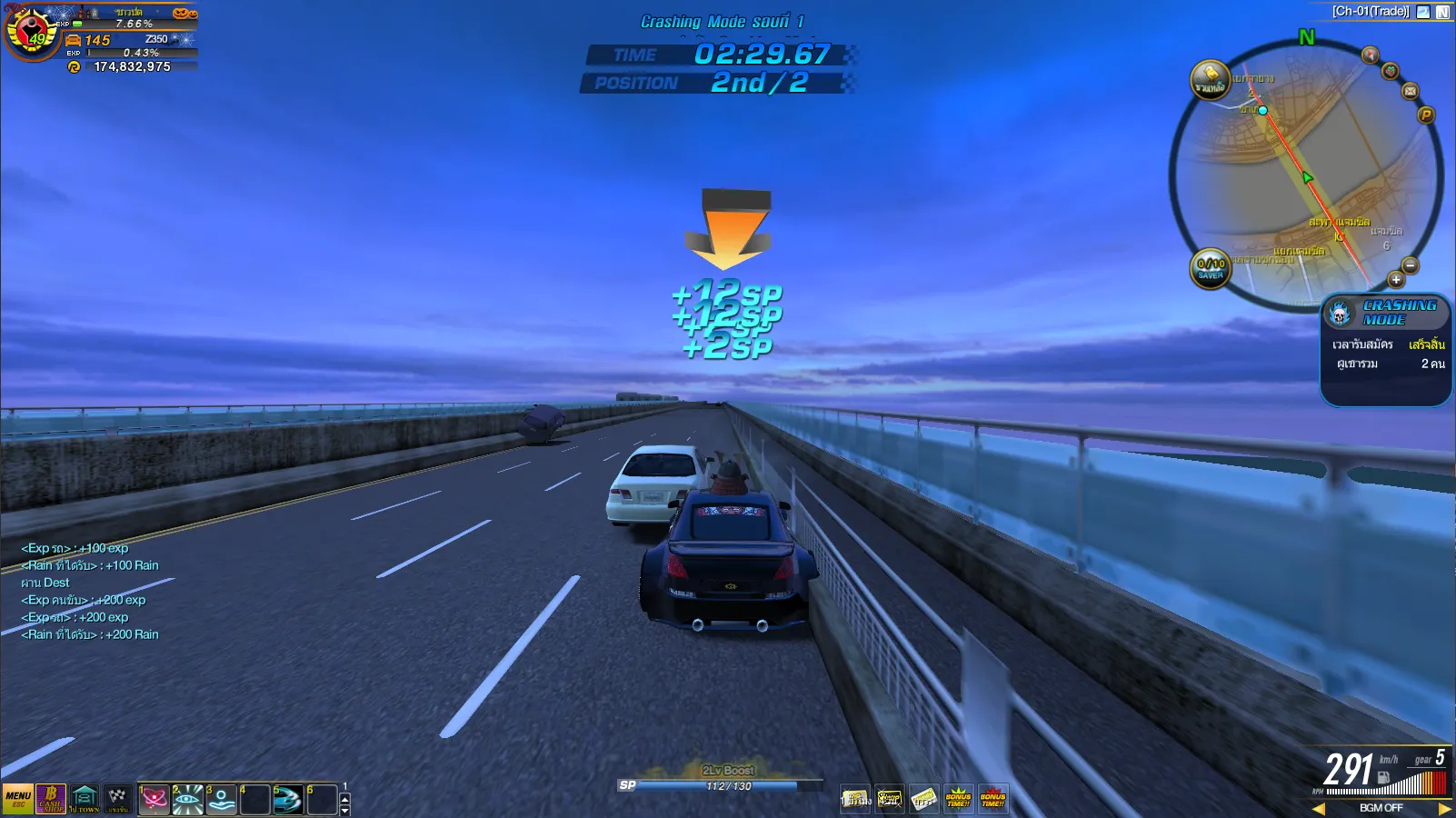The height and width of the screenshot is (818, 1456).
Task: Zoom out the minimap with minus button
Action: click(x=1411, y=265)
